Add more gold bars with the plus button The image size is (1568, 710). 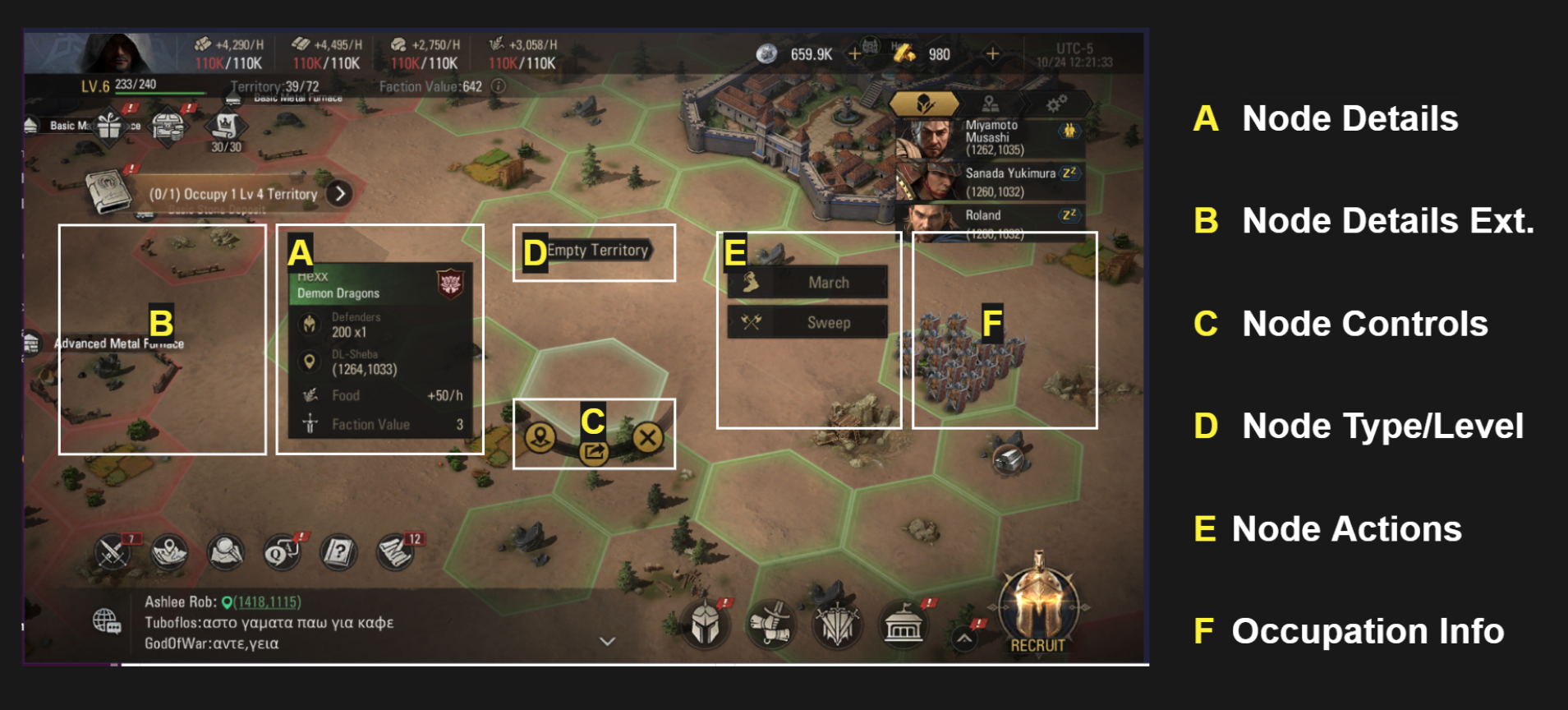point(992,54)
